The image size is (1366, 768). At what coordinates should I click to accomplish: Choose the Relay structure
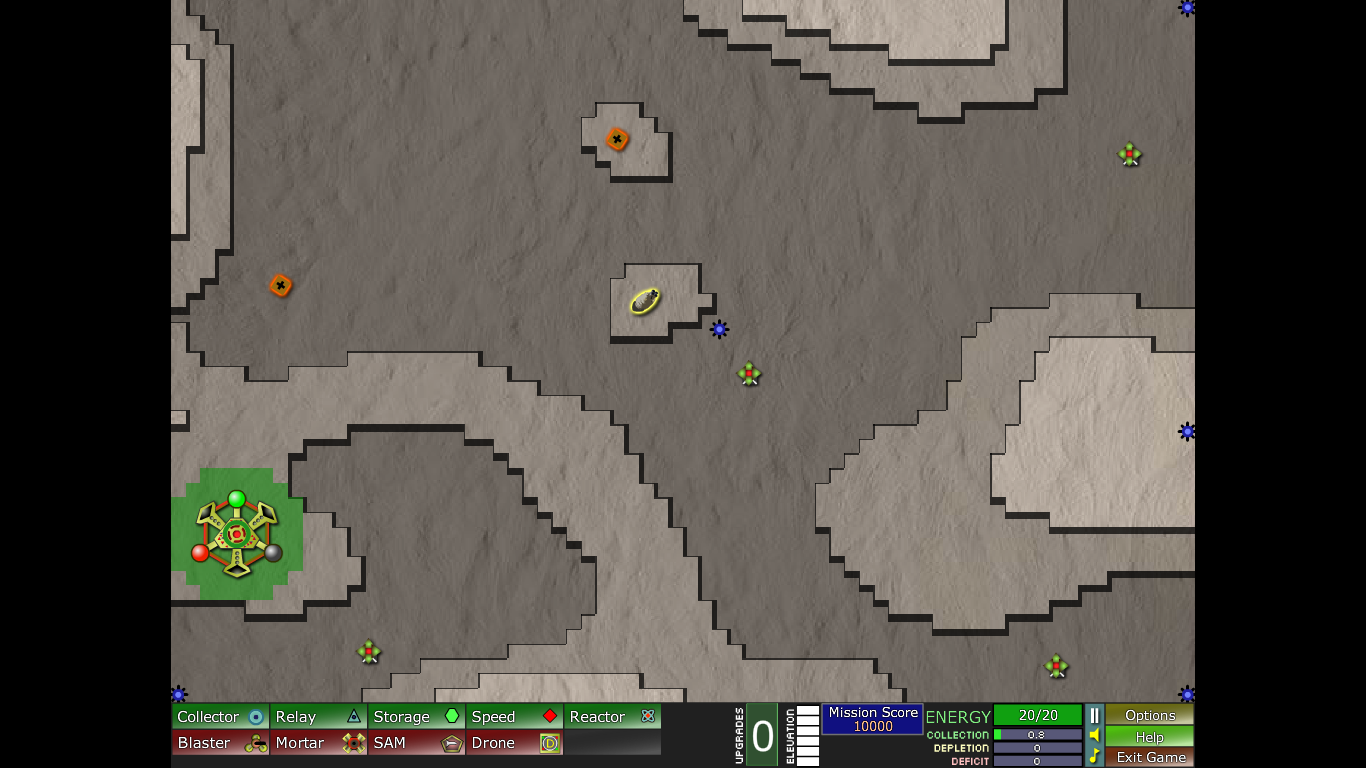[x=318, y=716]
